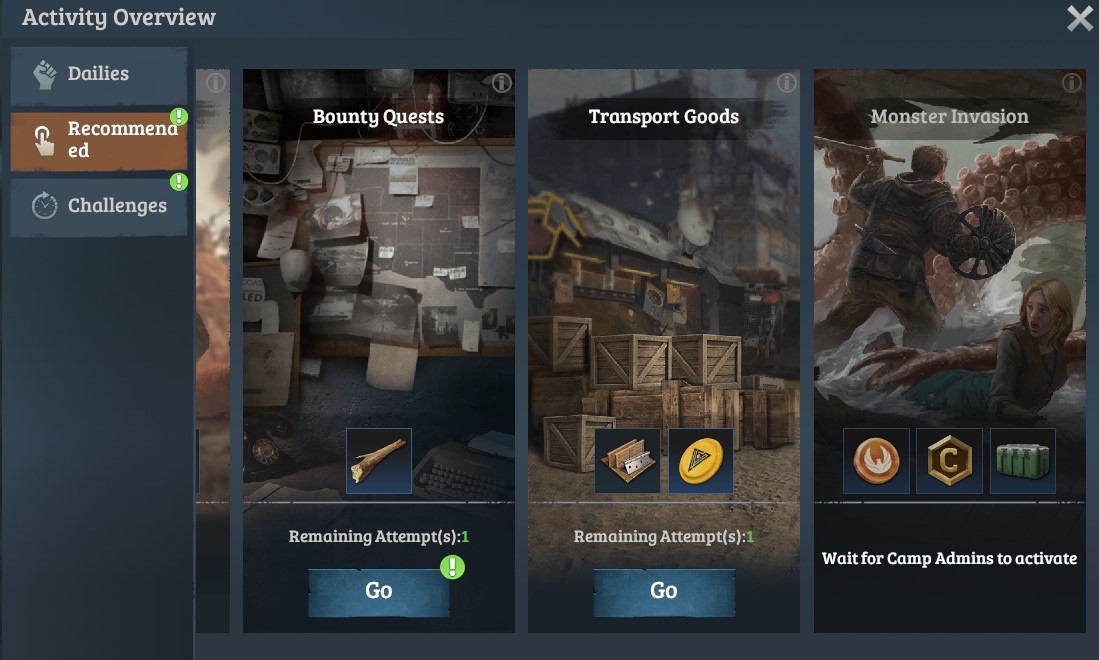Check the green supply crate reward
The height and width of the screenshot is (660, 1099).
(x=1022, y=461)
